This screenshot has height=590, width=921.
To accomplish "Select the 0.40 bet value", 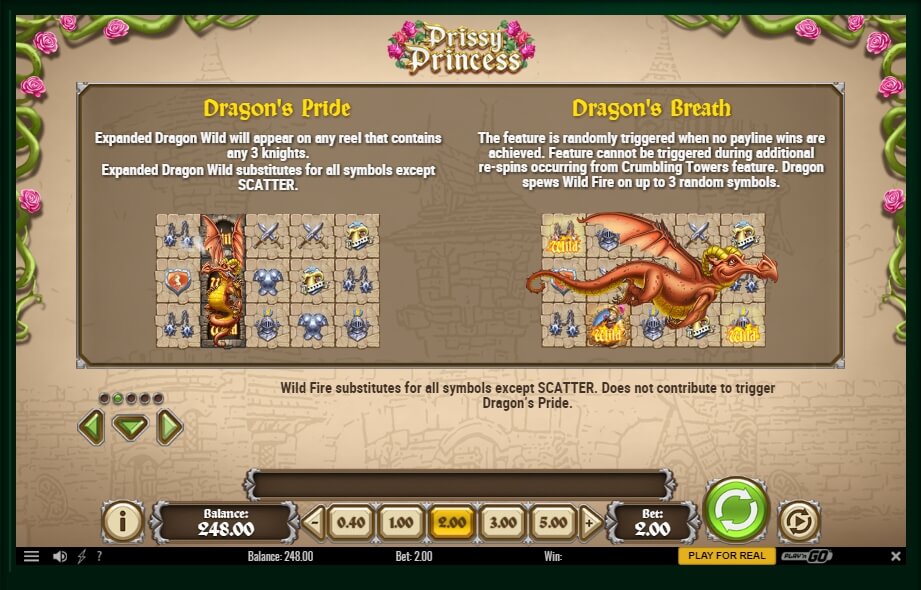I will click(350, 522).
